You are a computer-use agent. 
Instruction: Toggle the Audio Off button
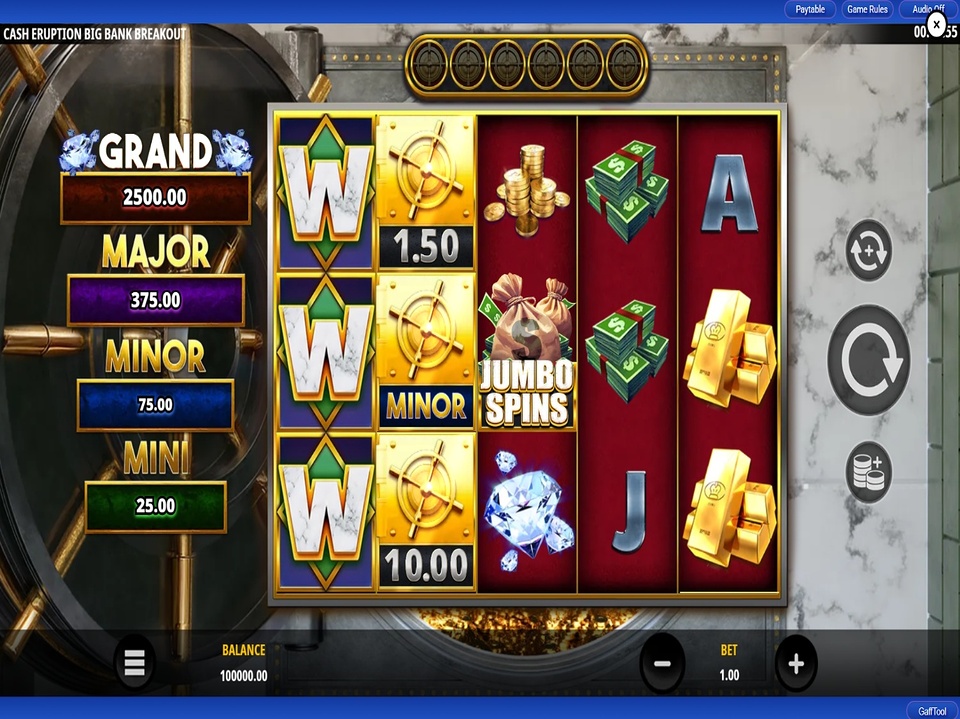coord(926,10)
